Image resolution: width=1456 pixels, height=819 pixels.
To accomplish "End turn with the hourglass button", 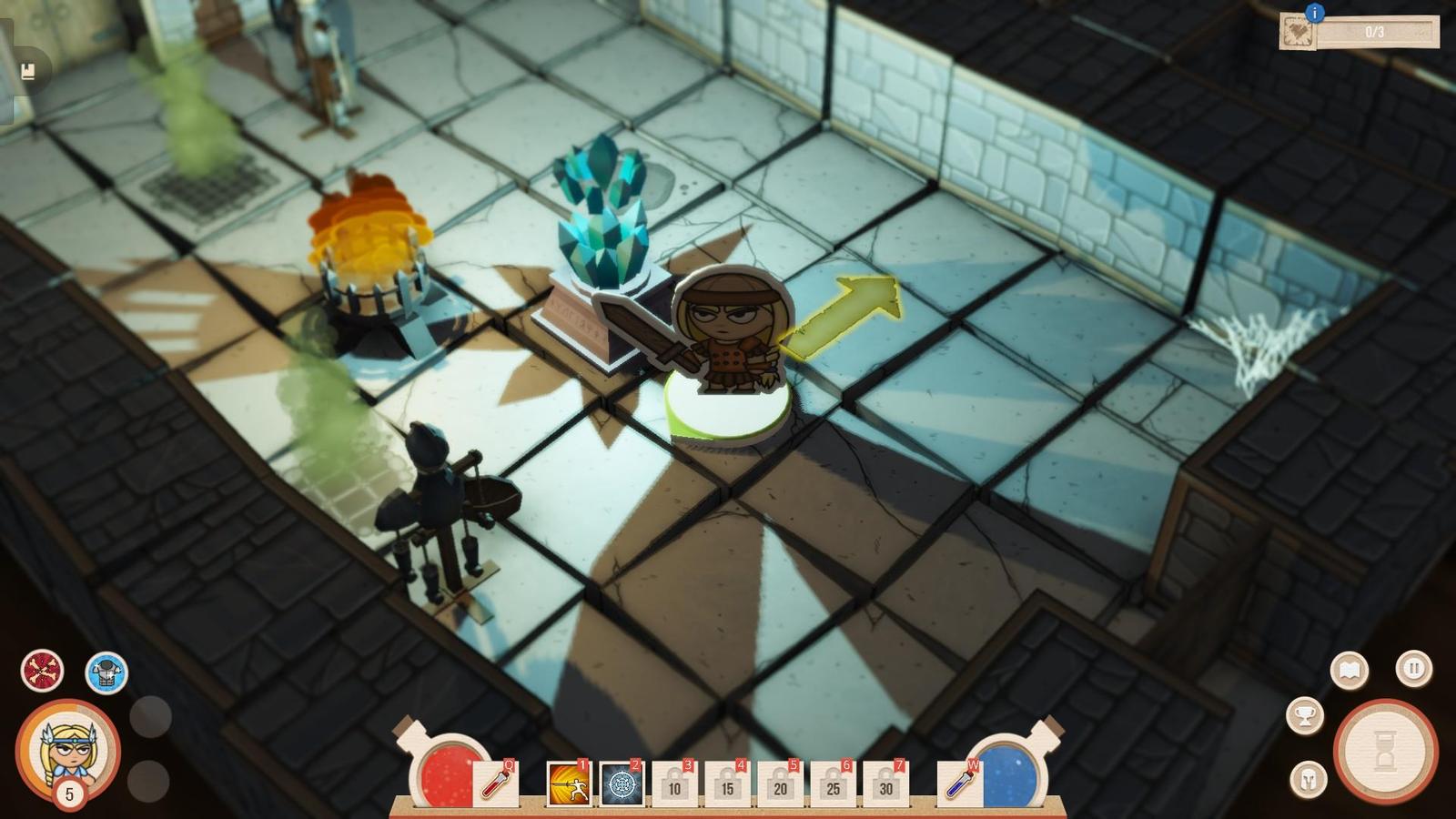I will tap(1384, 752).
